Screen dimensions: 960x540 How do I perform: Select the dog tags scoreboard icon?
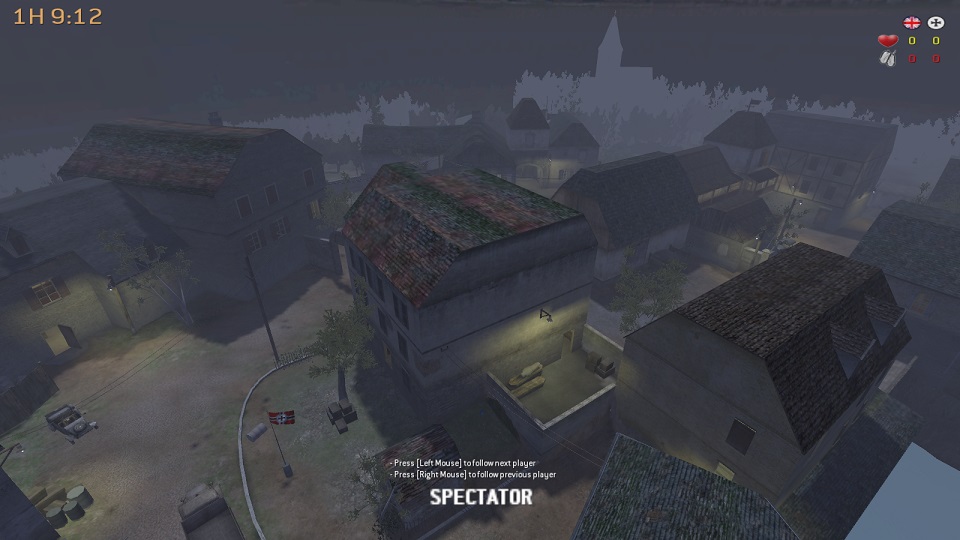point(887,59)
